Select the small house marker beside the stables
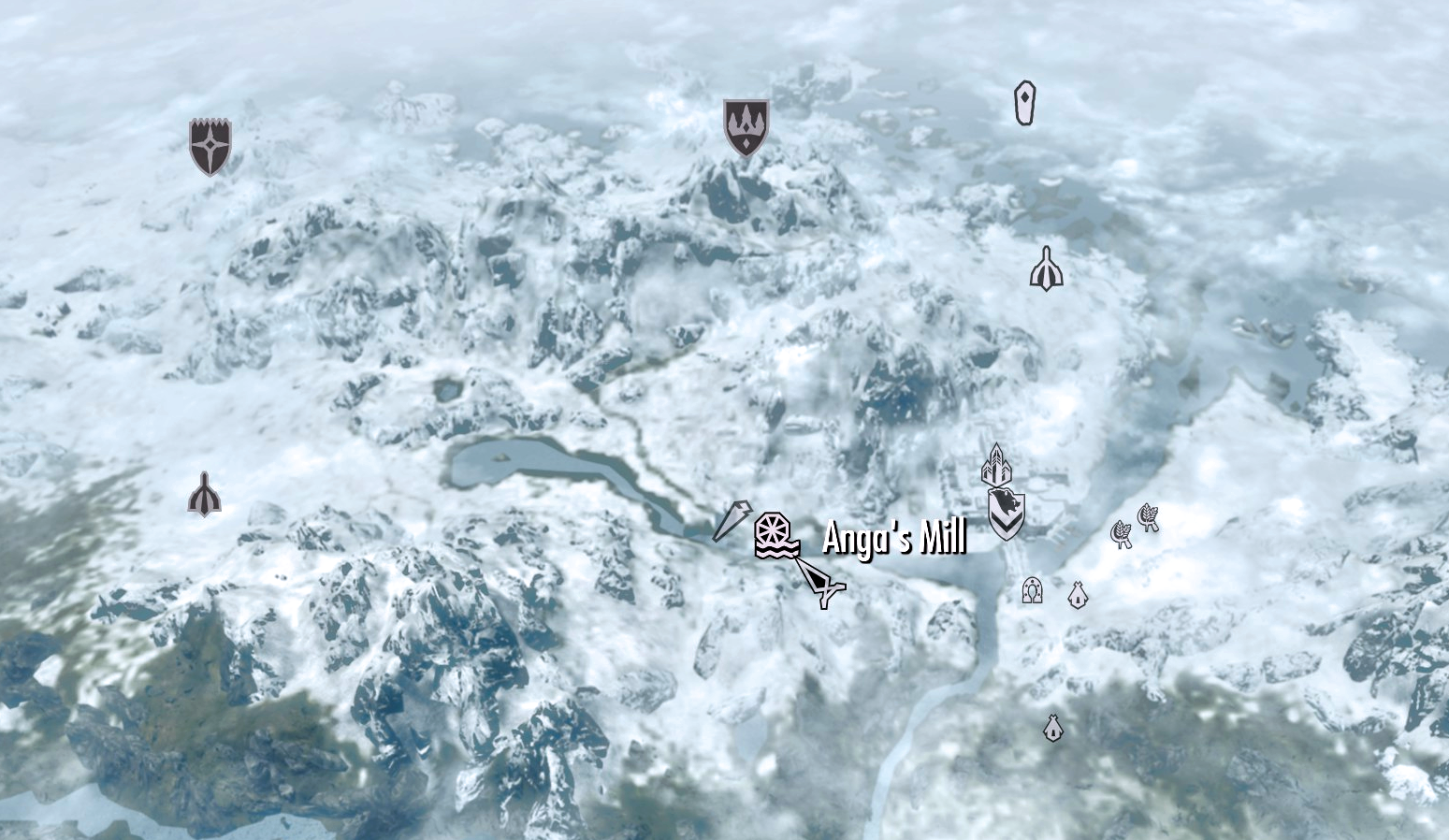1449x840 pixels. [x=1078, y=593]
